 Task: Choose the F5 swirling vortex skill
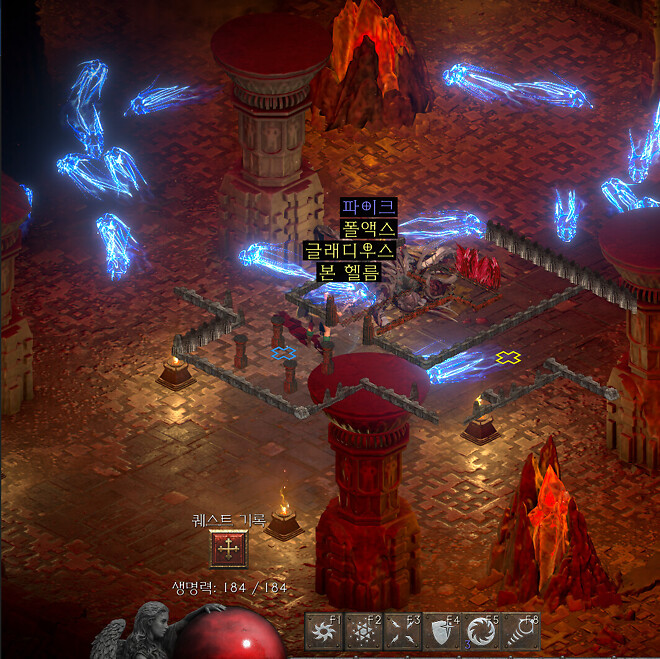[x=481, y=632]
